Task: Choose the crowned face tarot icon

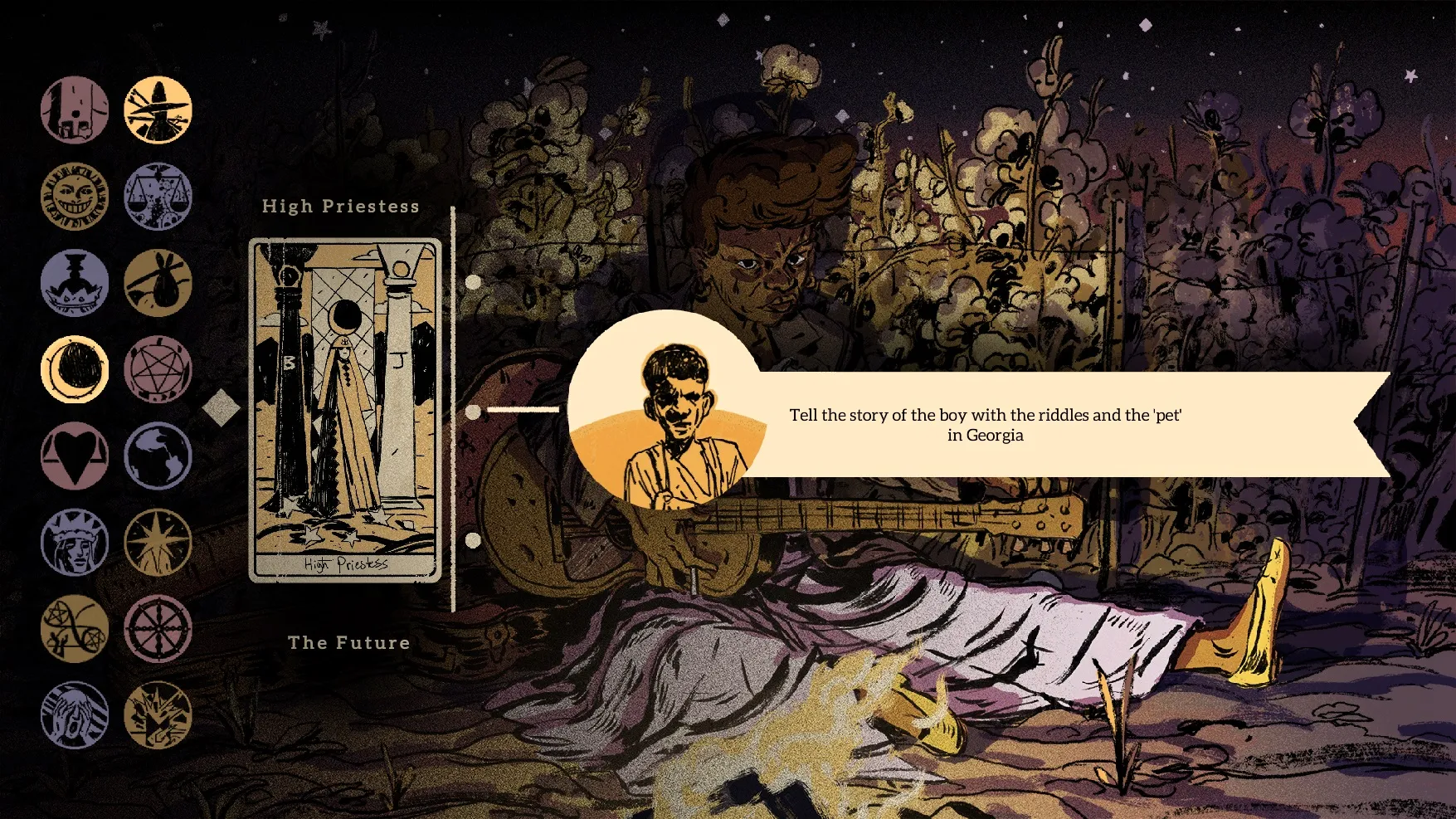Action: [75, 543]
